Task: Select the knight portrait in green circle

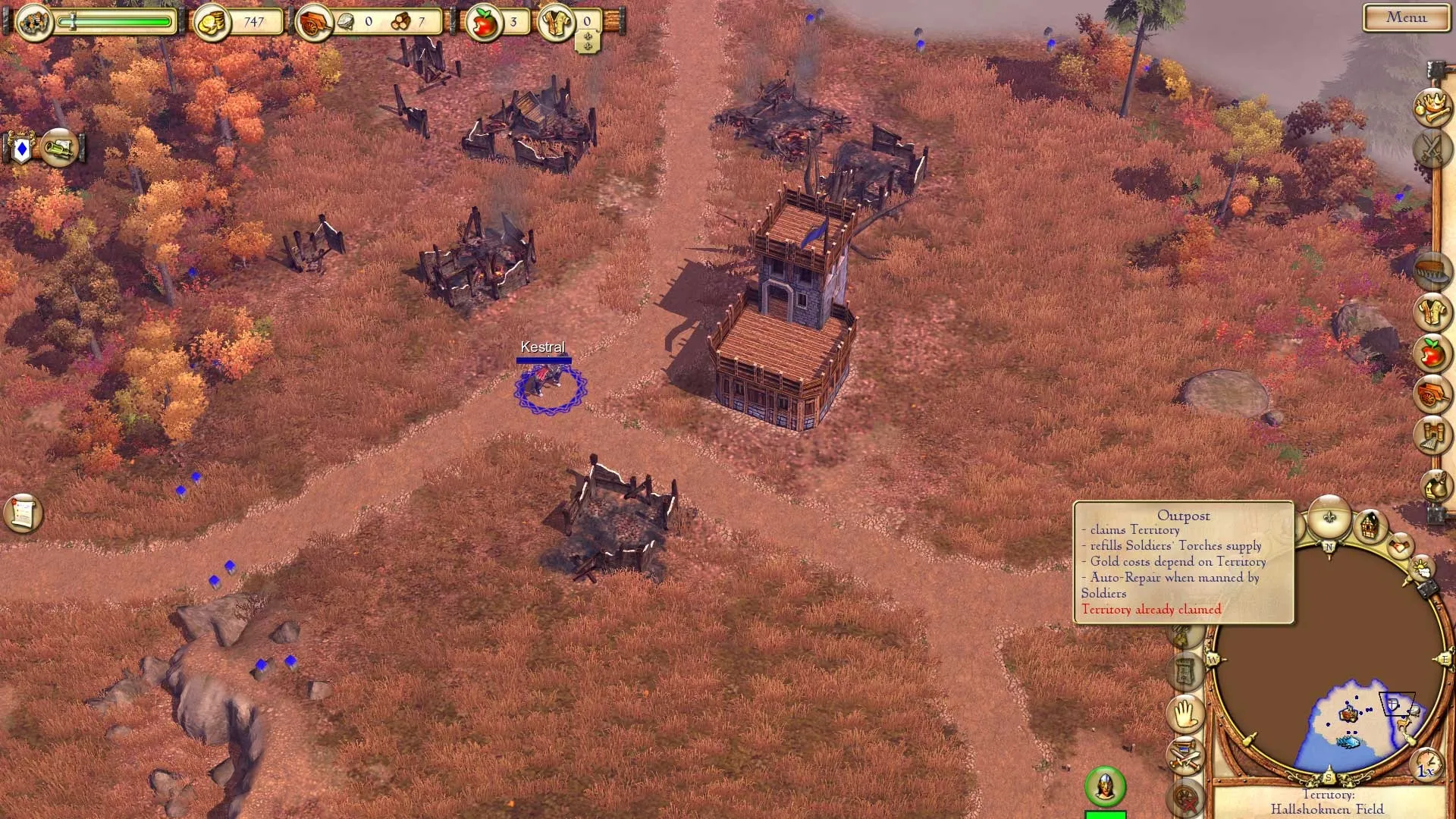Action: [1105, 786]
